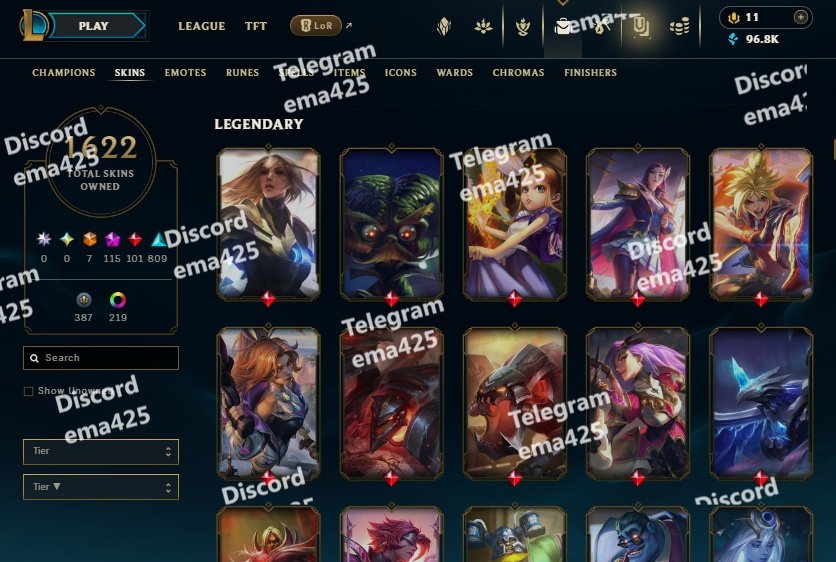Viewport: 836px width, 562px height.
Task: Pick the blue crystal creature skin card
Action: click(x=760, y=402)
